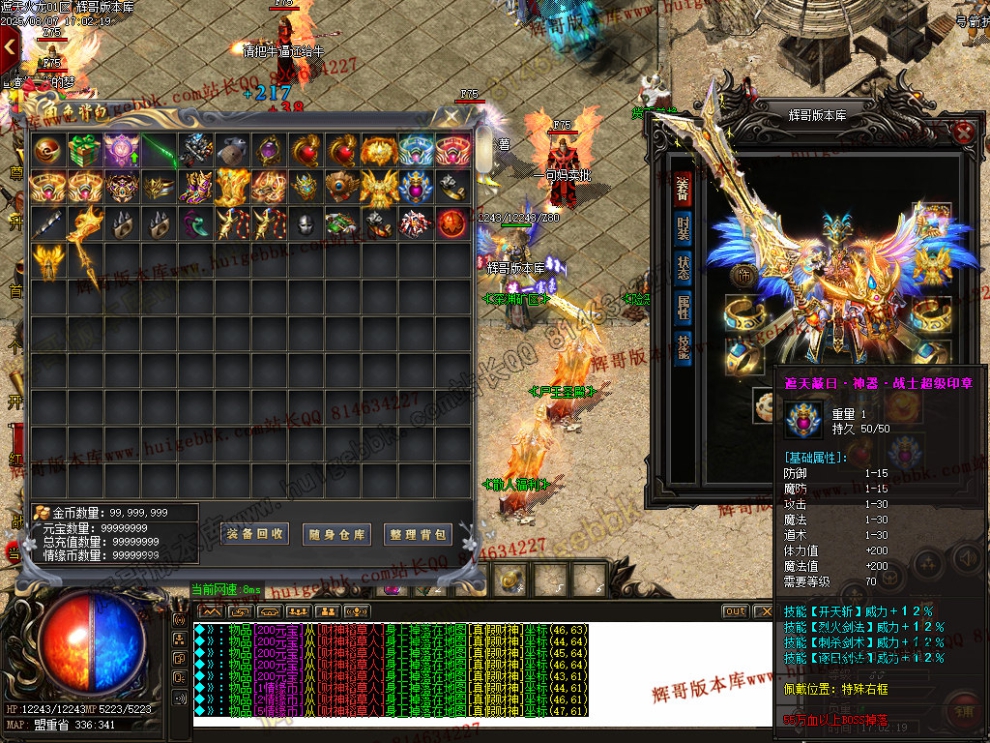The image size is (990, 743).
Task: Show the 属性 attributes tab
Action: [x=684, y=308]
